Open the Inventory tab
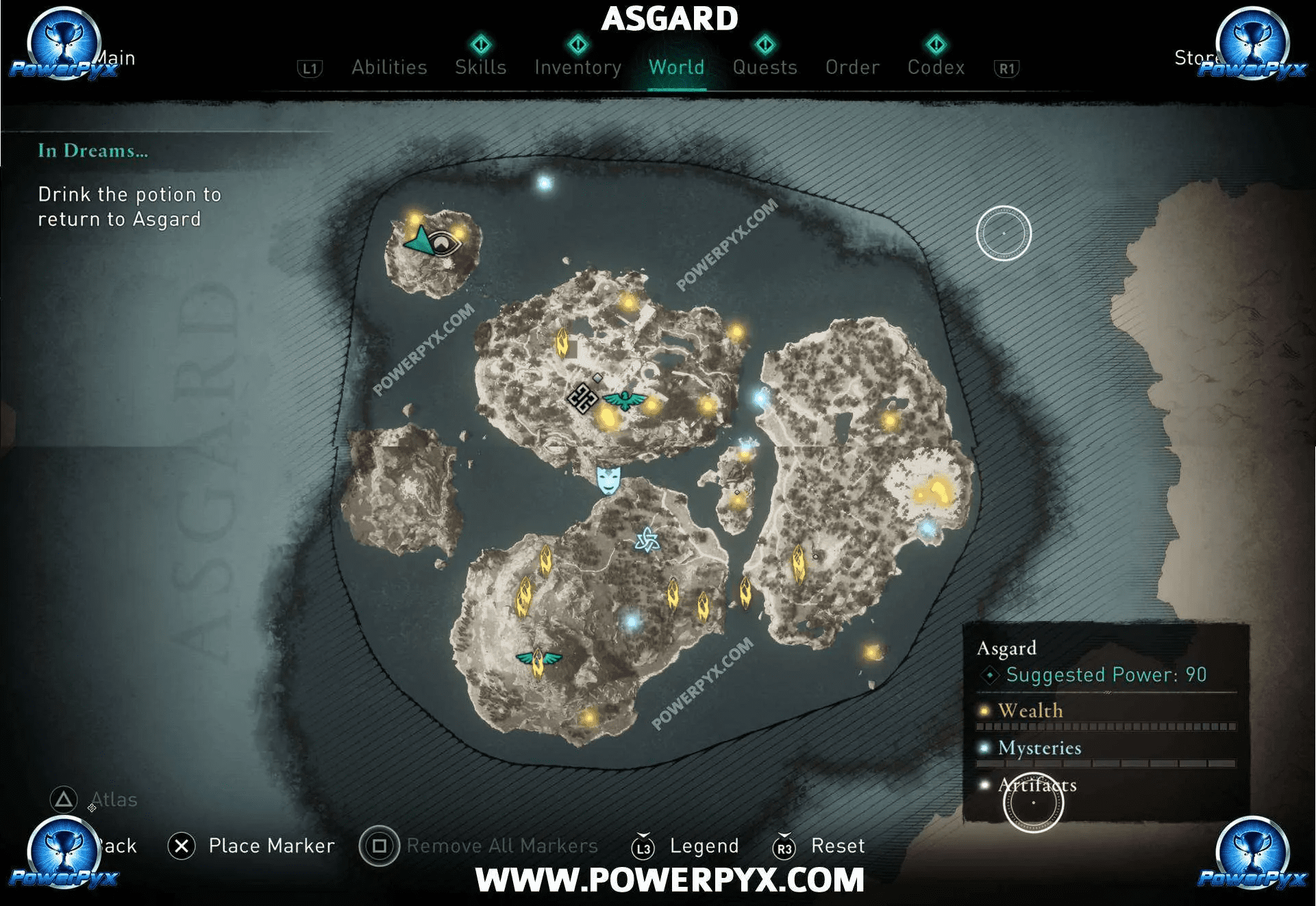The width and height of the screenshot is (1316, 906). coord(578,67)
